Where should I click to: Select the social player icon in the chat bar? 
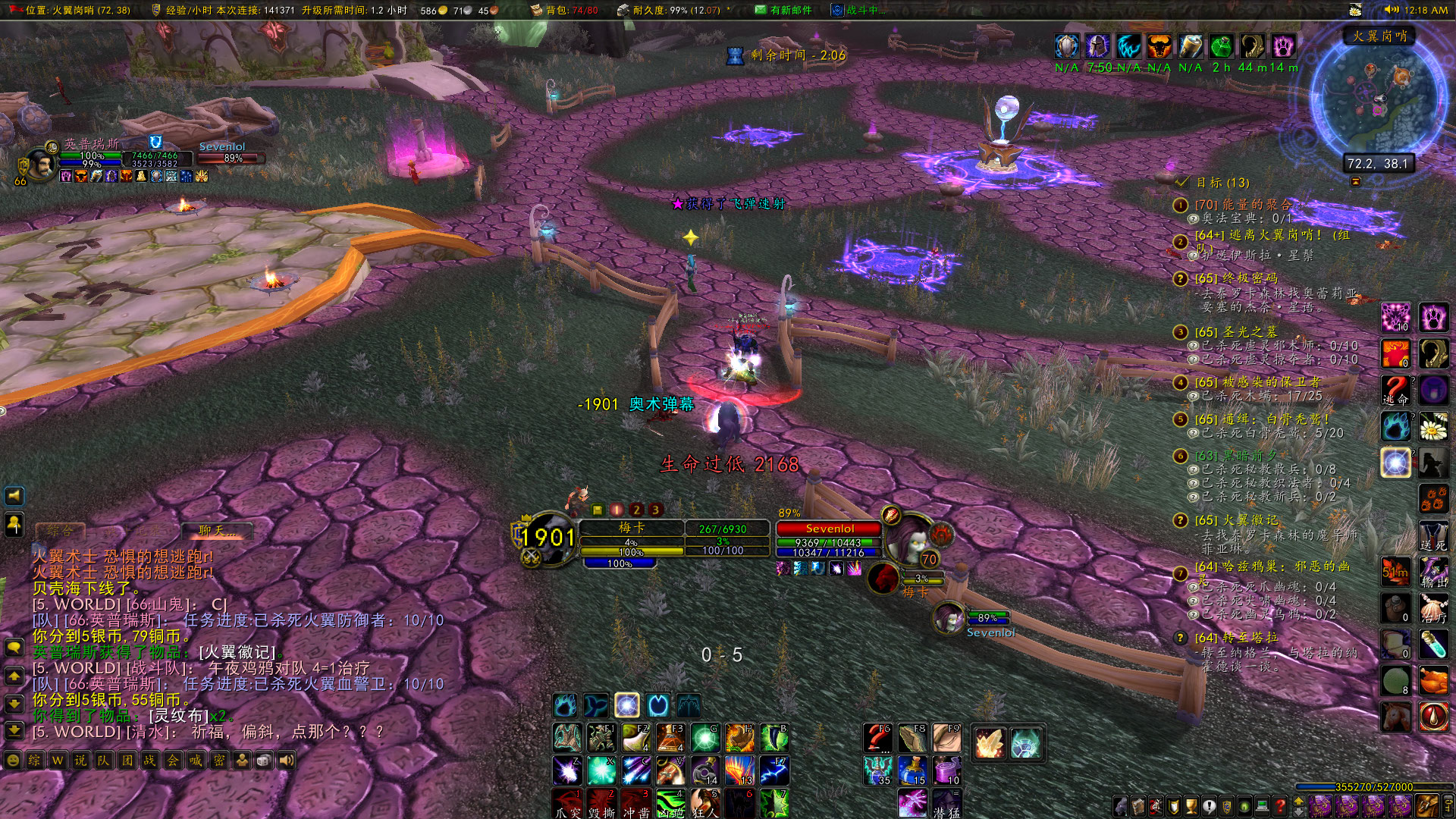[x=242, y=759]
